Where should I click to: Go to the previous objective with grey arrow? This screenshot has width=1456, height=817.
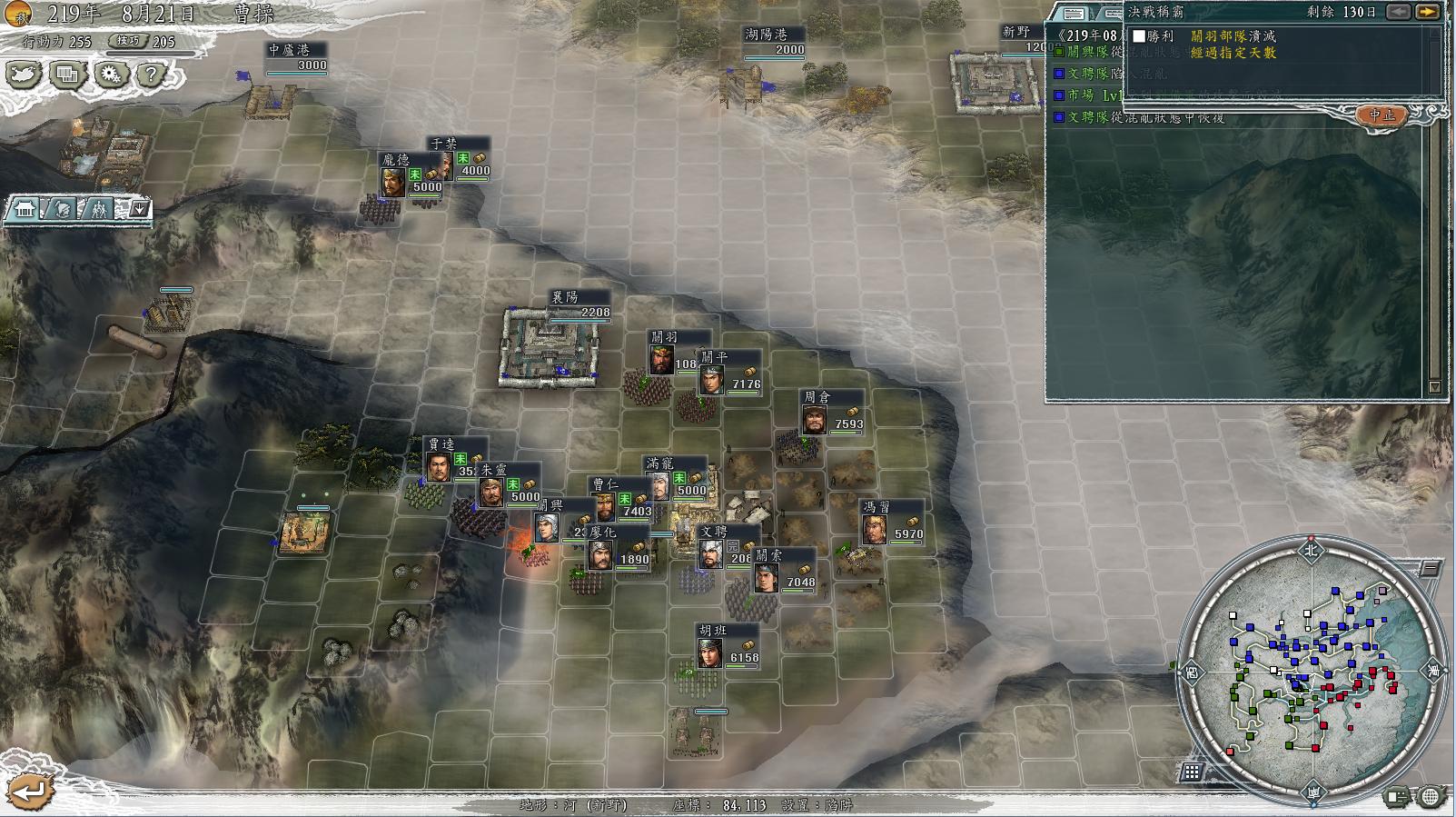(x=1399, y=12)
